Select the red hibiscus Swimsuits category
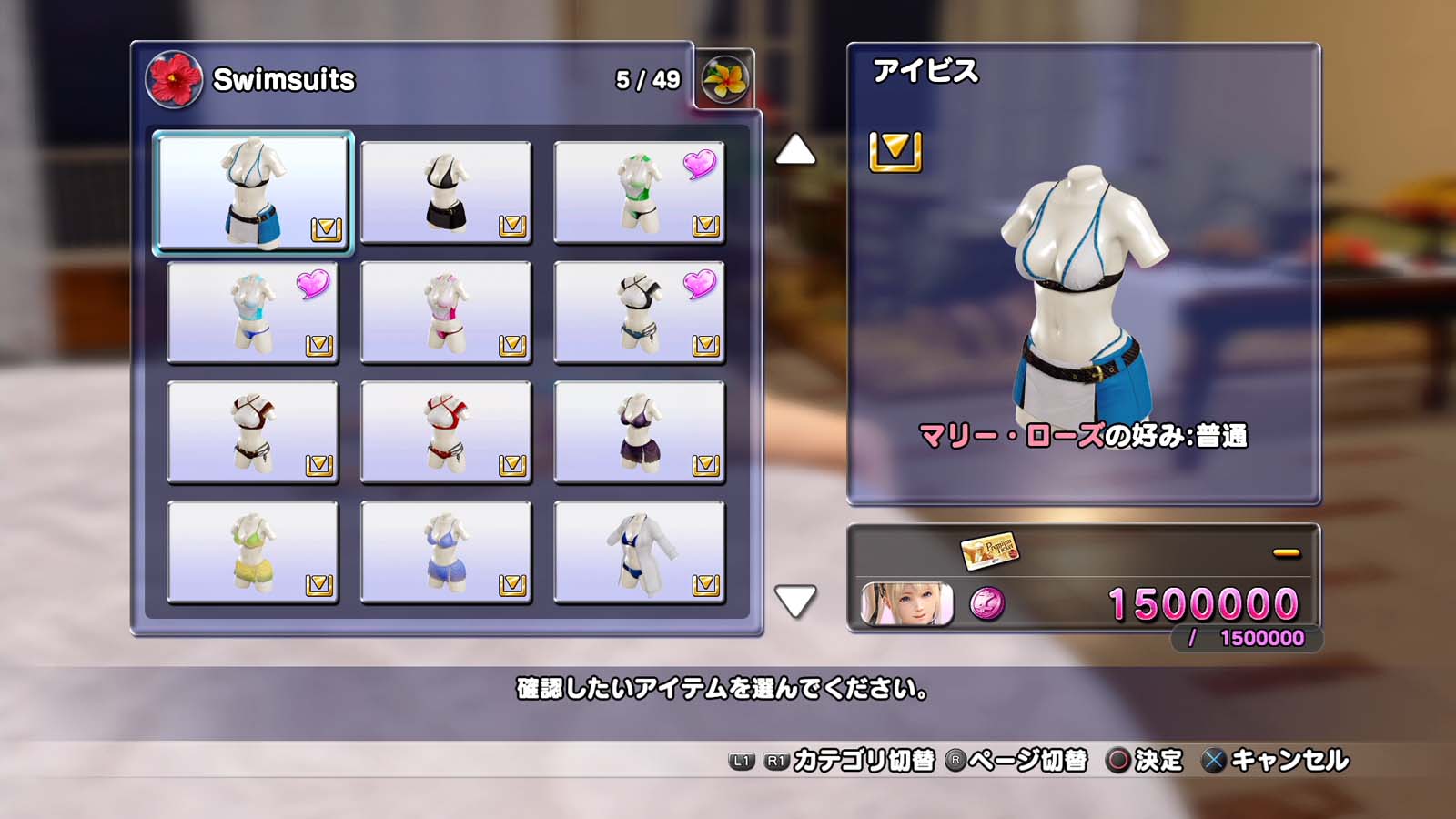 (x=174, y=79)
